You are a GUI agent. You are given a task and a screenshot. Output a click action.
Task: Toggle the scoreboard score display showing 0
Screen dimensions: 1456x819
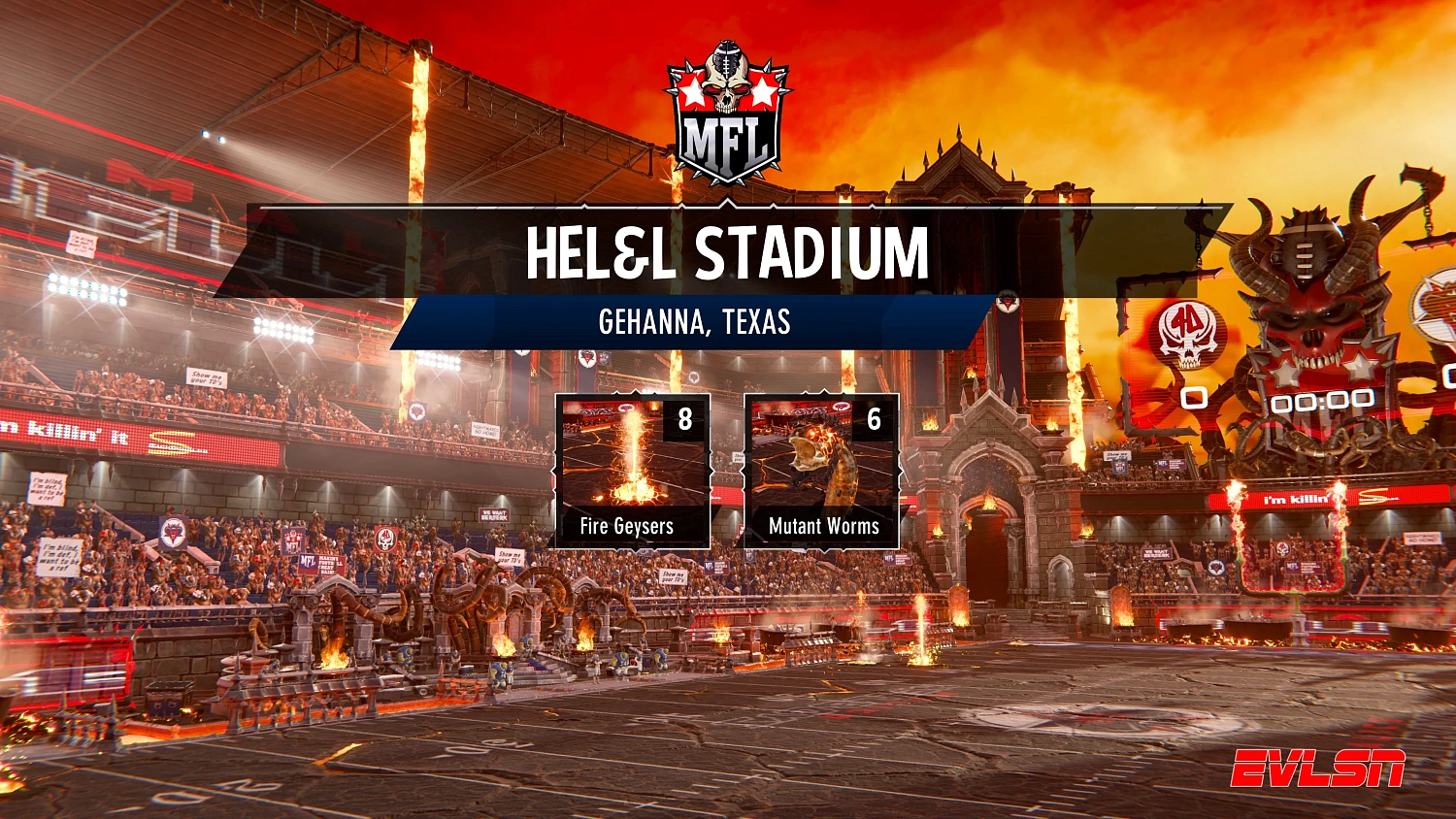pos(1192,399)
